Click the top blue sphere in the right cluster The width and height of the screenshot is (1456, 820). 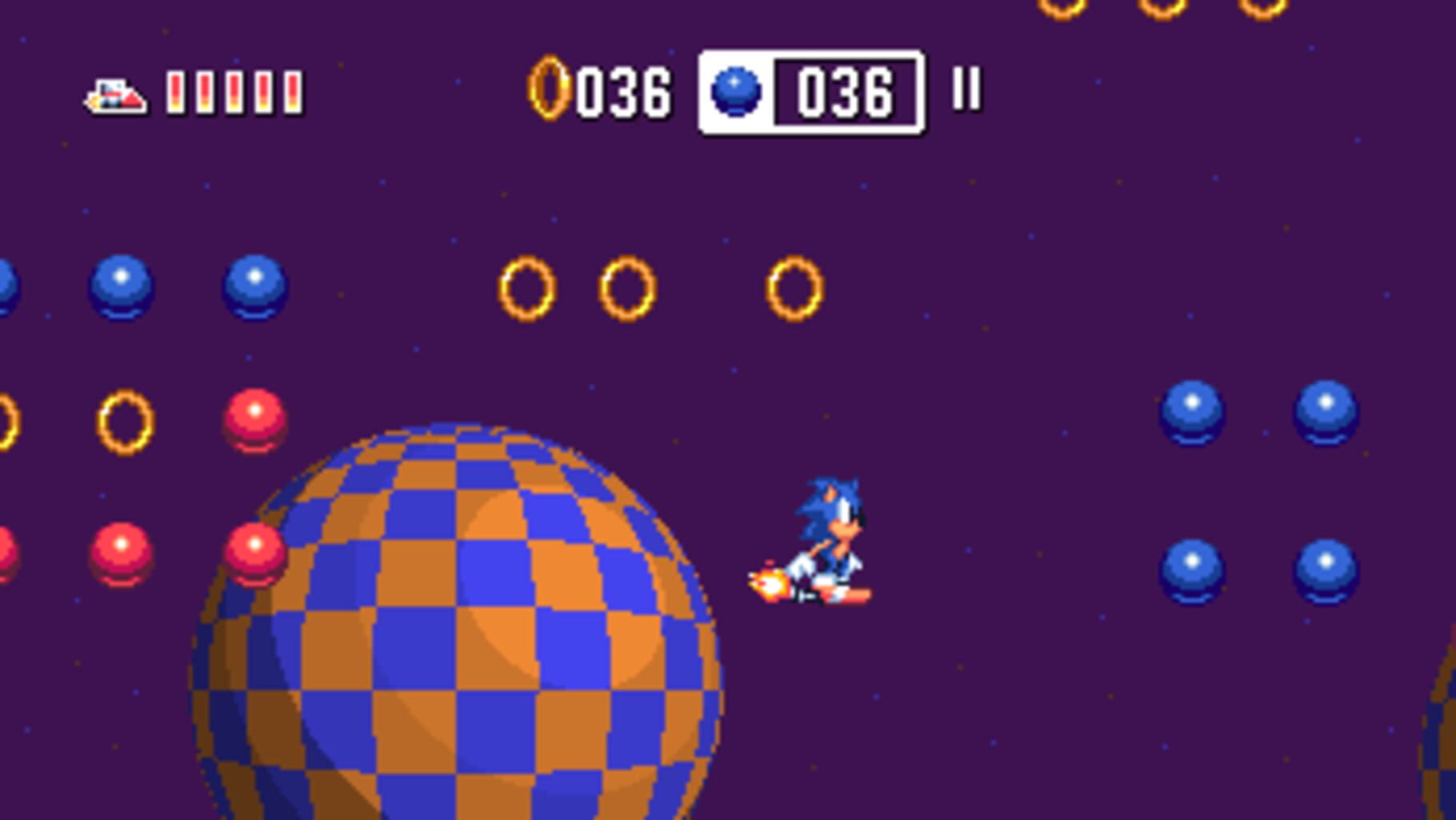tap(1192, 412)
